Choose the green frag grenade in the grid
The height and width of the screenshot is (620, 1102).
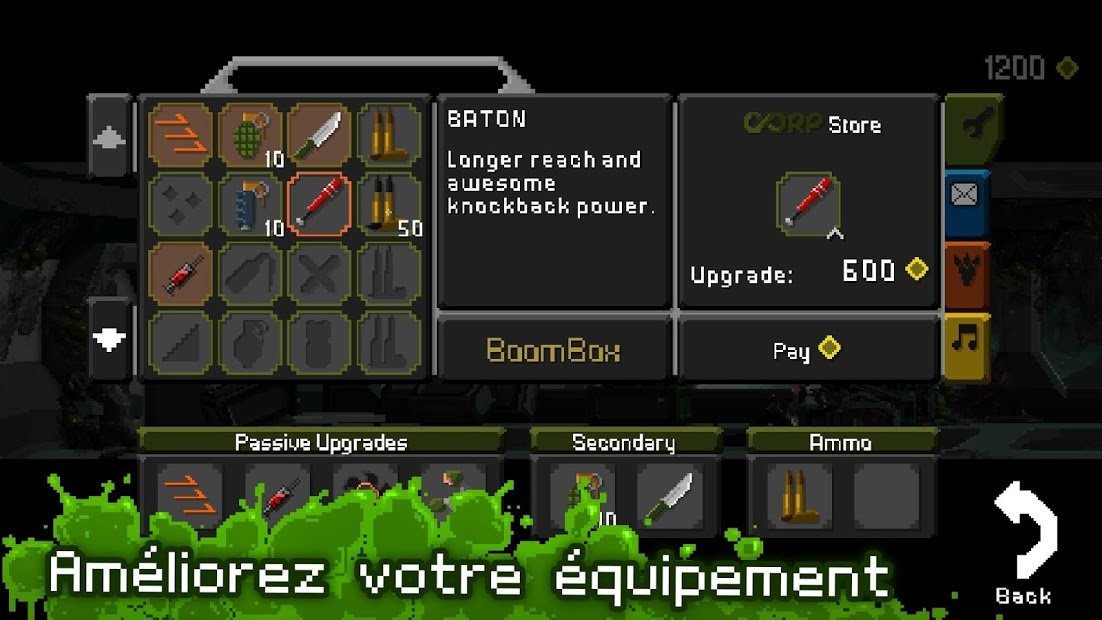(250, 135)
